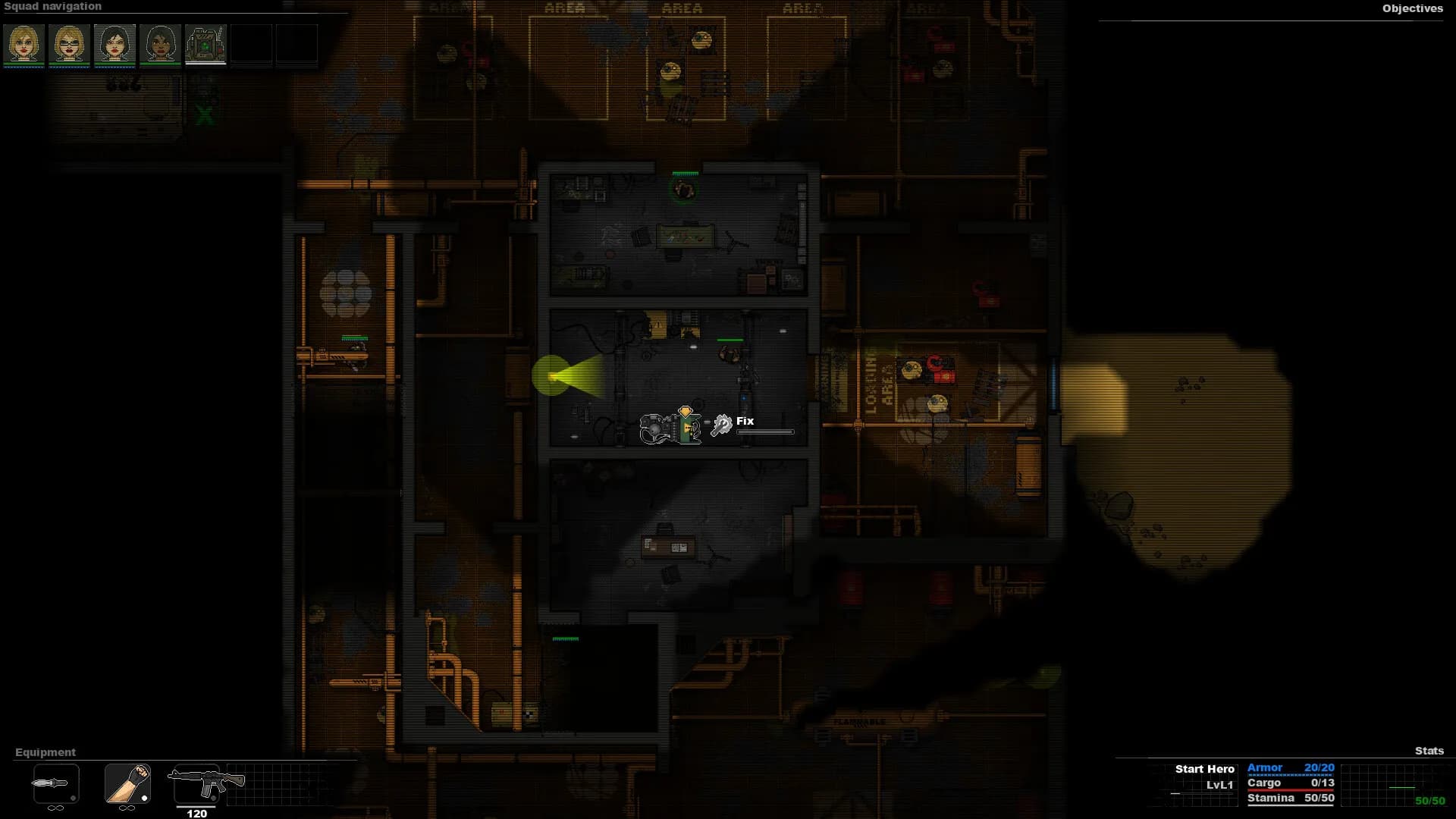Select the dark-skinned fourth squad member
Screen dimensions: 1456x819
tap(159, 44)
